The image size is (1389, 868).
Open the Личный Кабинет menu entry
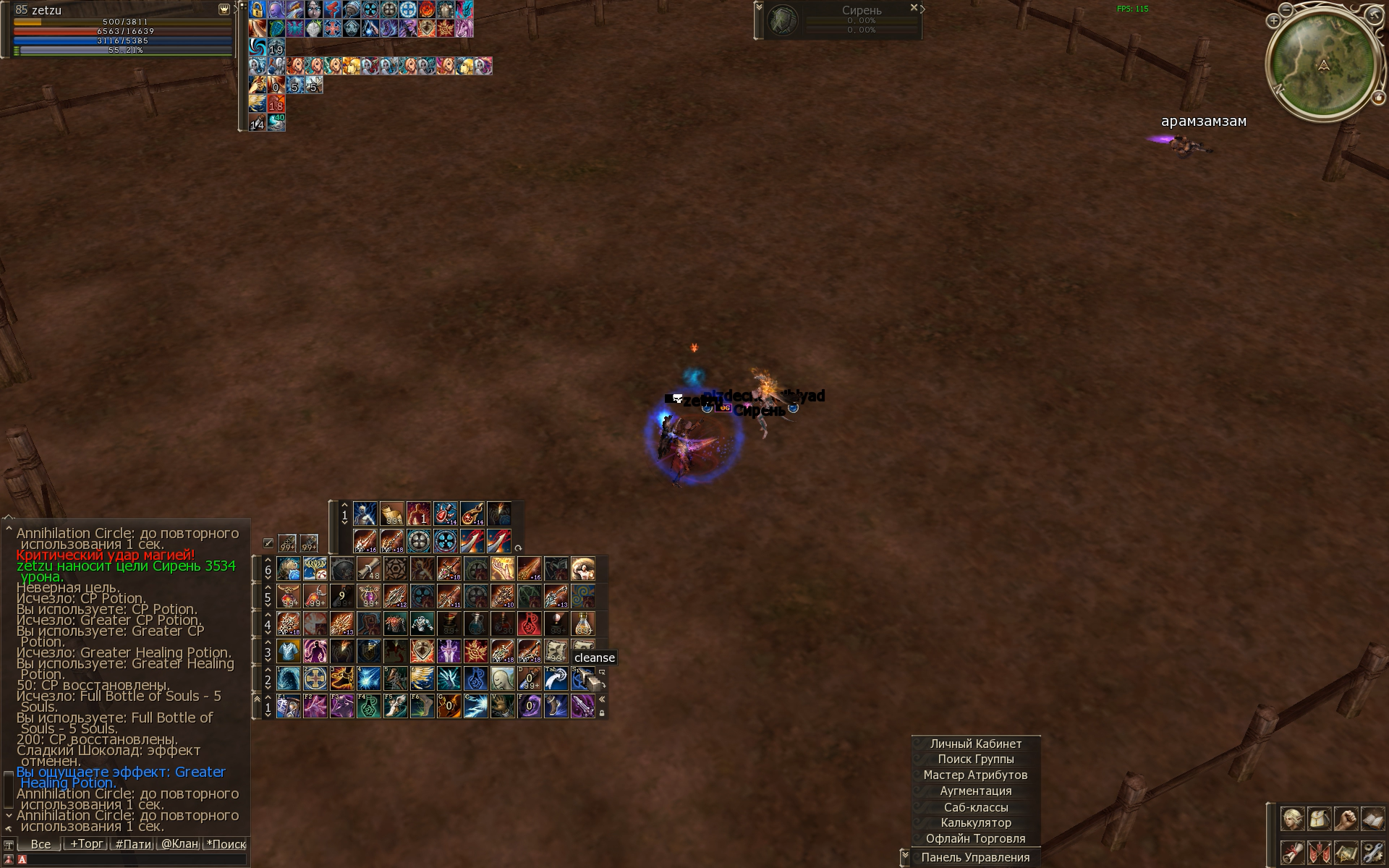click(975, 744)
